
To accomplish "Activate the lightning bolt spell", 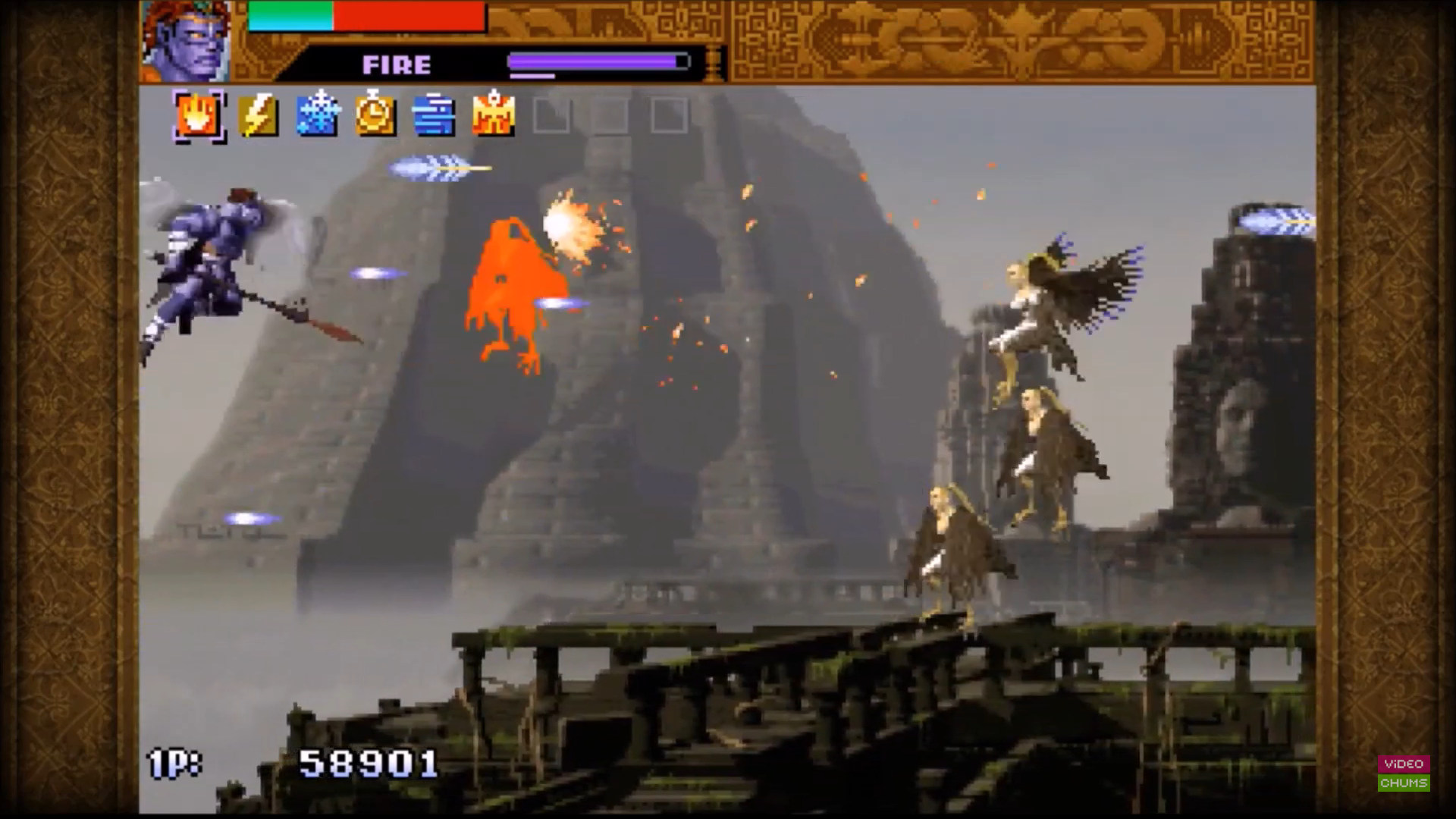I will click(x=258, y=116).
